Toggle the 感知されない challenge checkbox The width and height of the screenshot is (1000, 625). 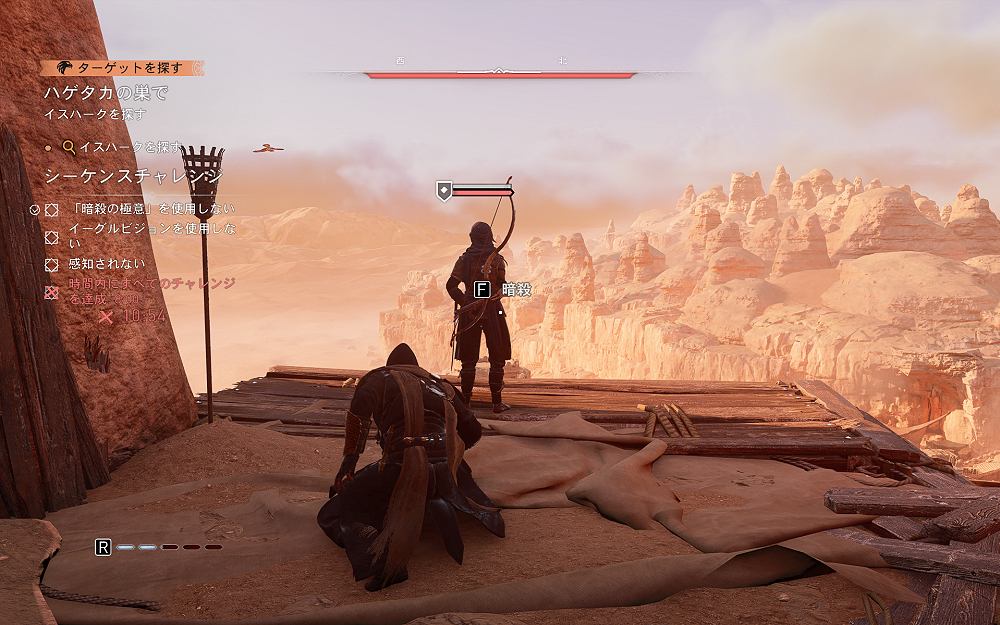click(52, 265)
